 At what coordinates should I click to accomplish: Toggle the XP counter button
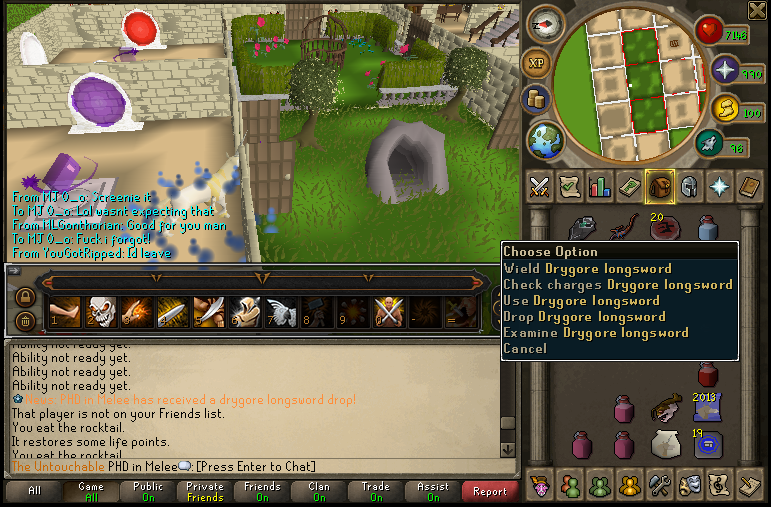537,62
